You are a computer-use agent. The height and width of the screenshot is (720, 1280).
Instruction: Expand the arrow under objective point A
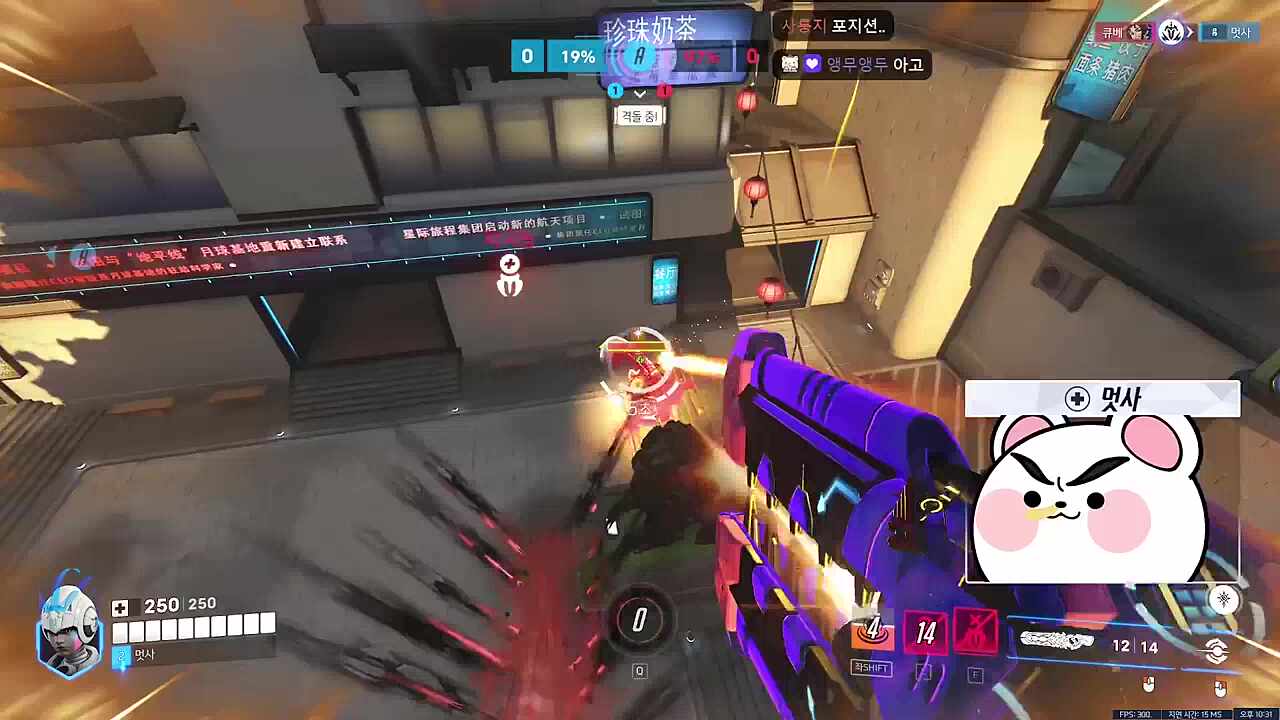pos(638,93)
